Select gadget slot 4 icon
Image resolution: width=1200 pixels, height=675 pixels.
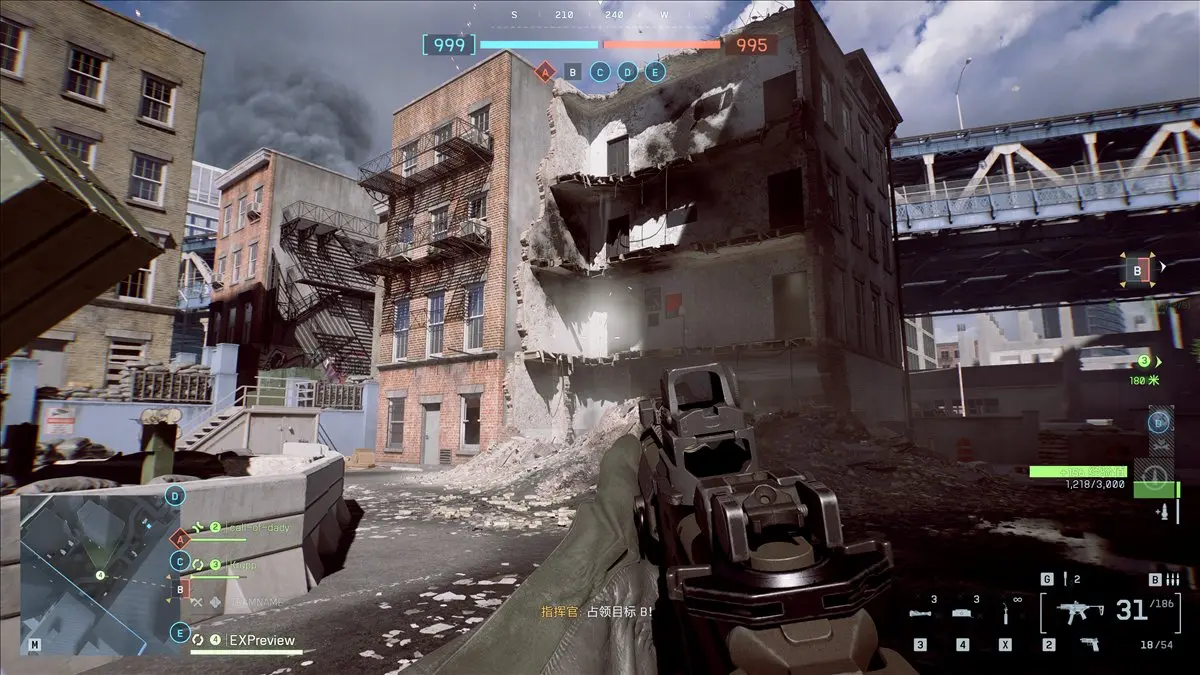click(962, 613)
